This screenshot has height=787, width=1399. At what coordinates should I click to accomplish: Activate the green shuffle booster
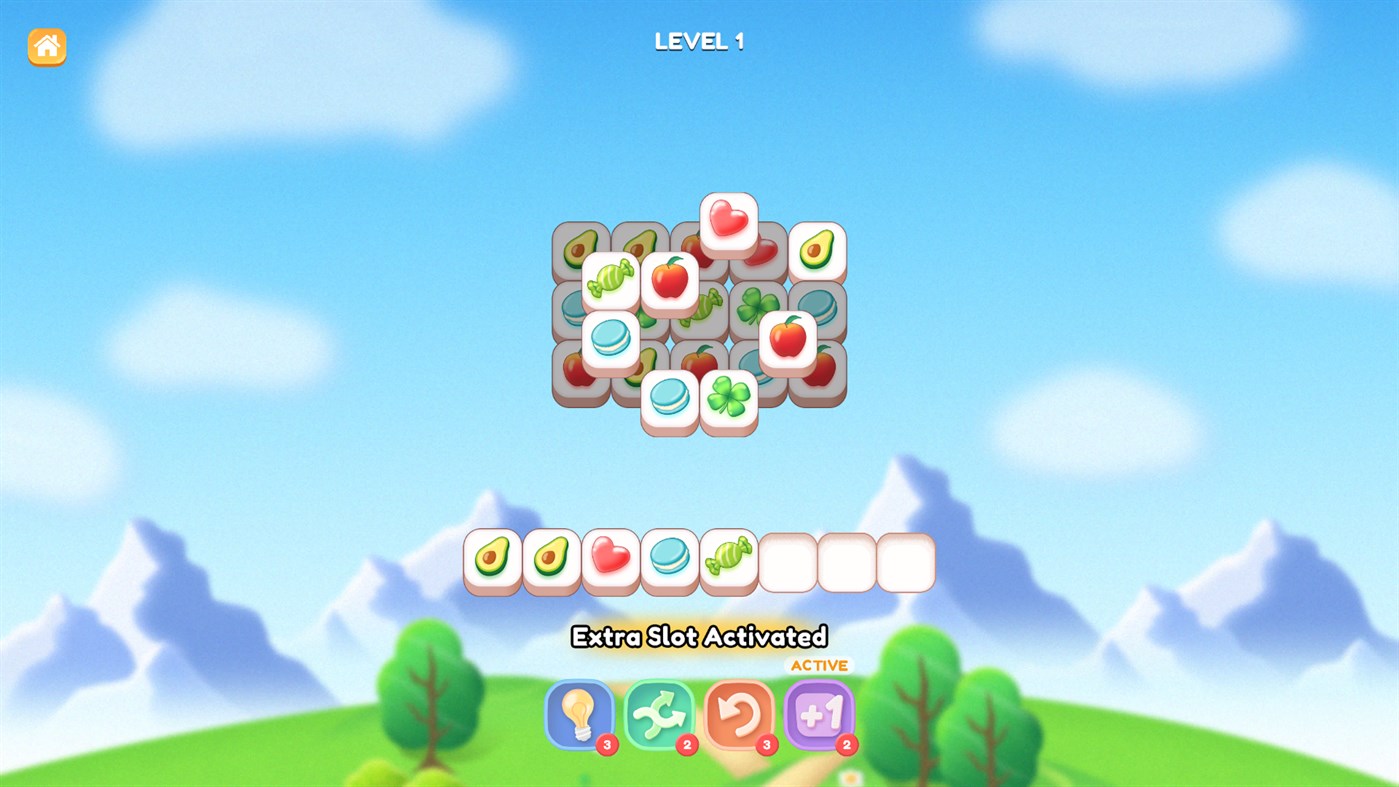coord(659,714)
